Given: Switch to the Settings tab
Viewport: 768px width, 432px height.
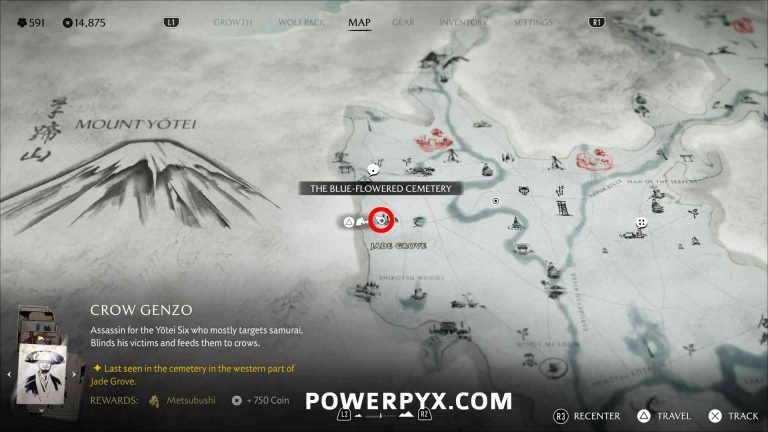Looking at the screenshot, I should 532,22.
